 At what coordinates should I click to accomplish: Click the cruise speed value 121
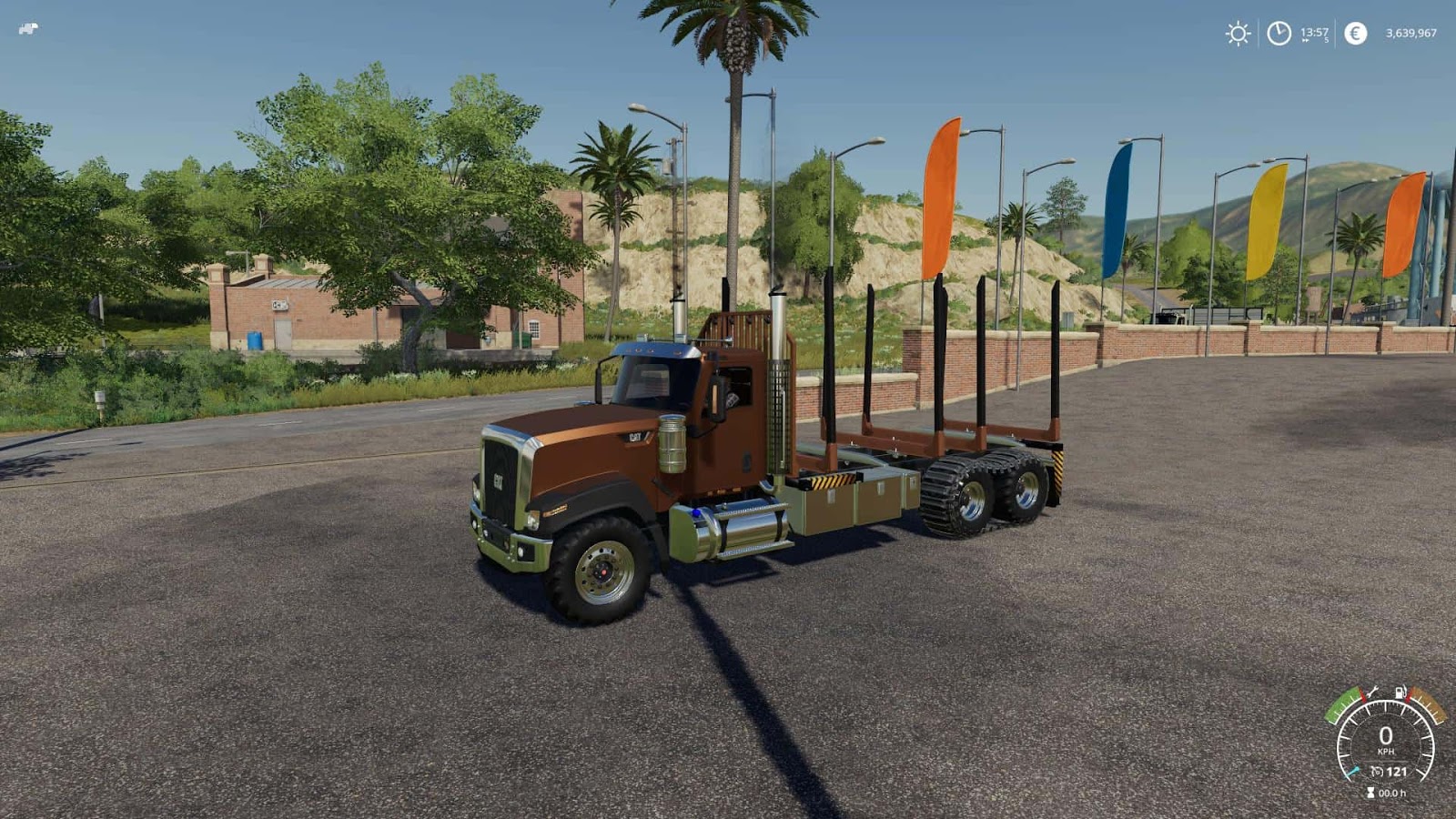(x=1397, y=772)
